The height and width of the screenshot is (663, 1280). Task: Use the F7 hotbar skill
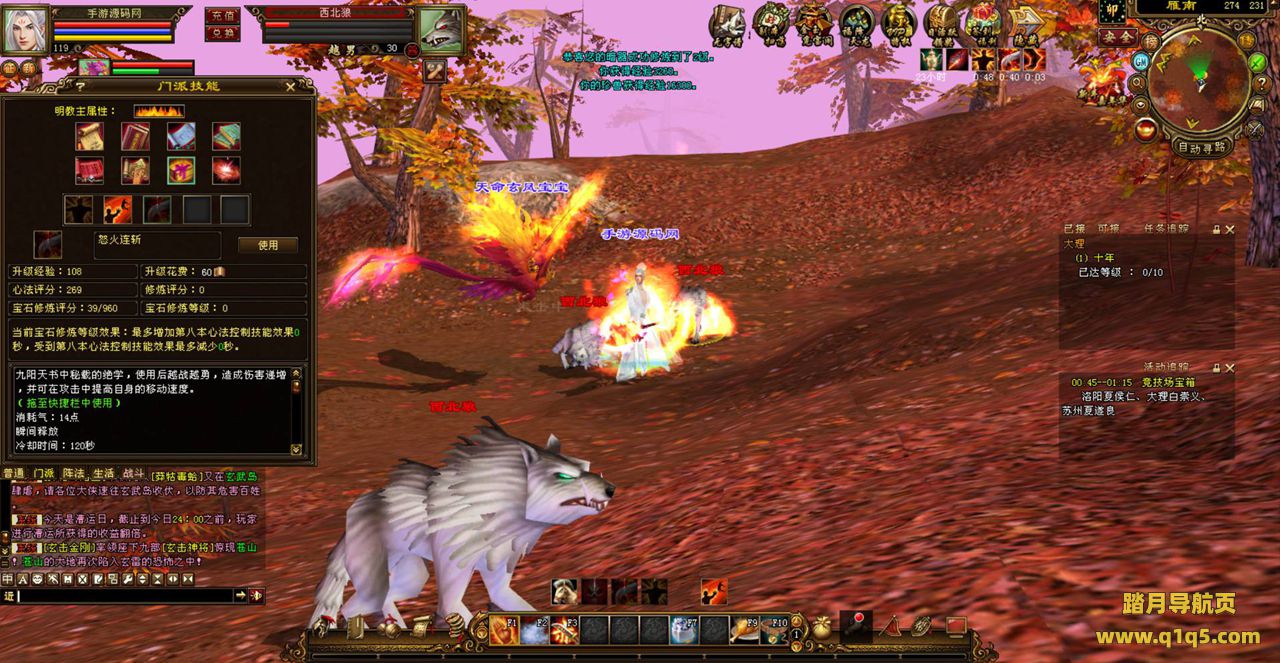[x=684, y=630]
